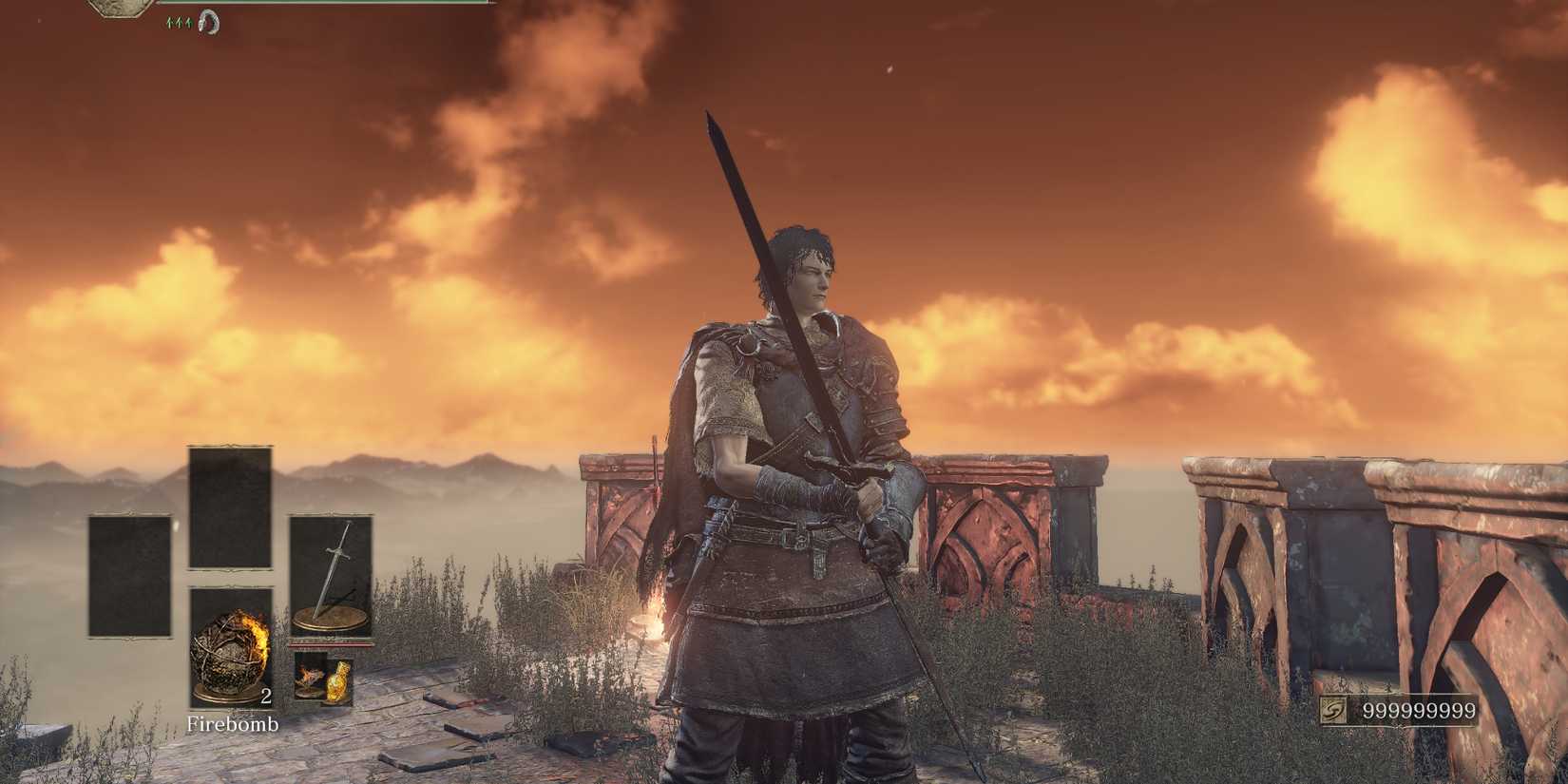Click the Firebomb label text
The height and width of the screenshot is (784, 1568).
pyautogui.click(x=235, y=724)
